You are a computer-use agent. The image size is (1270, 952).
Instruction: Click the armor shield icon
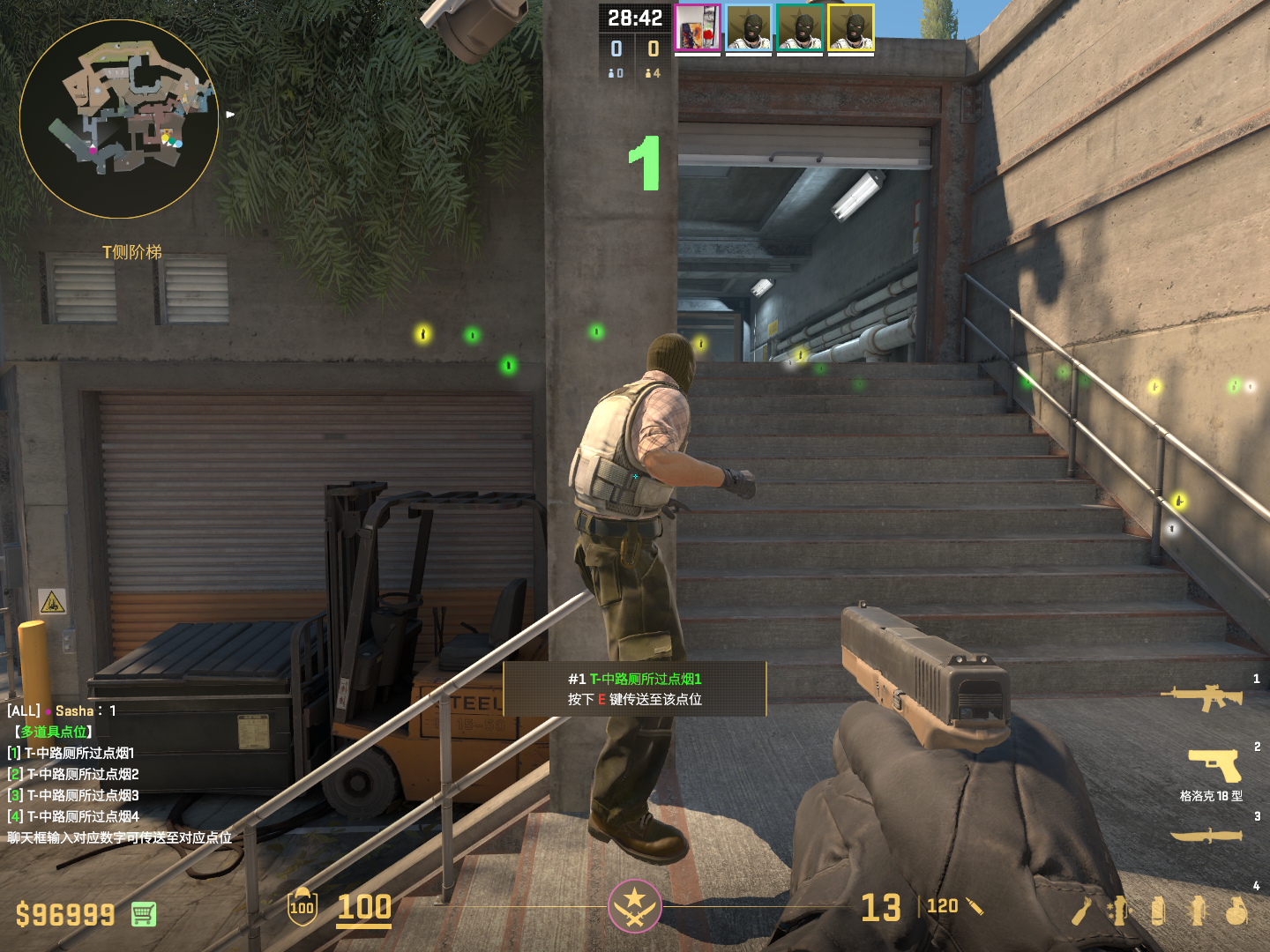[x=302, y=907]
